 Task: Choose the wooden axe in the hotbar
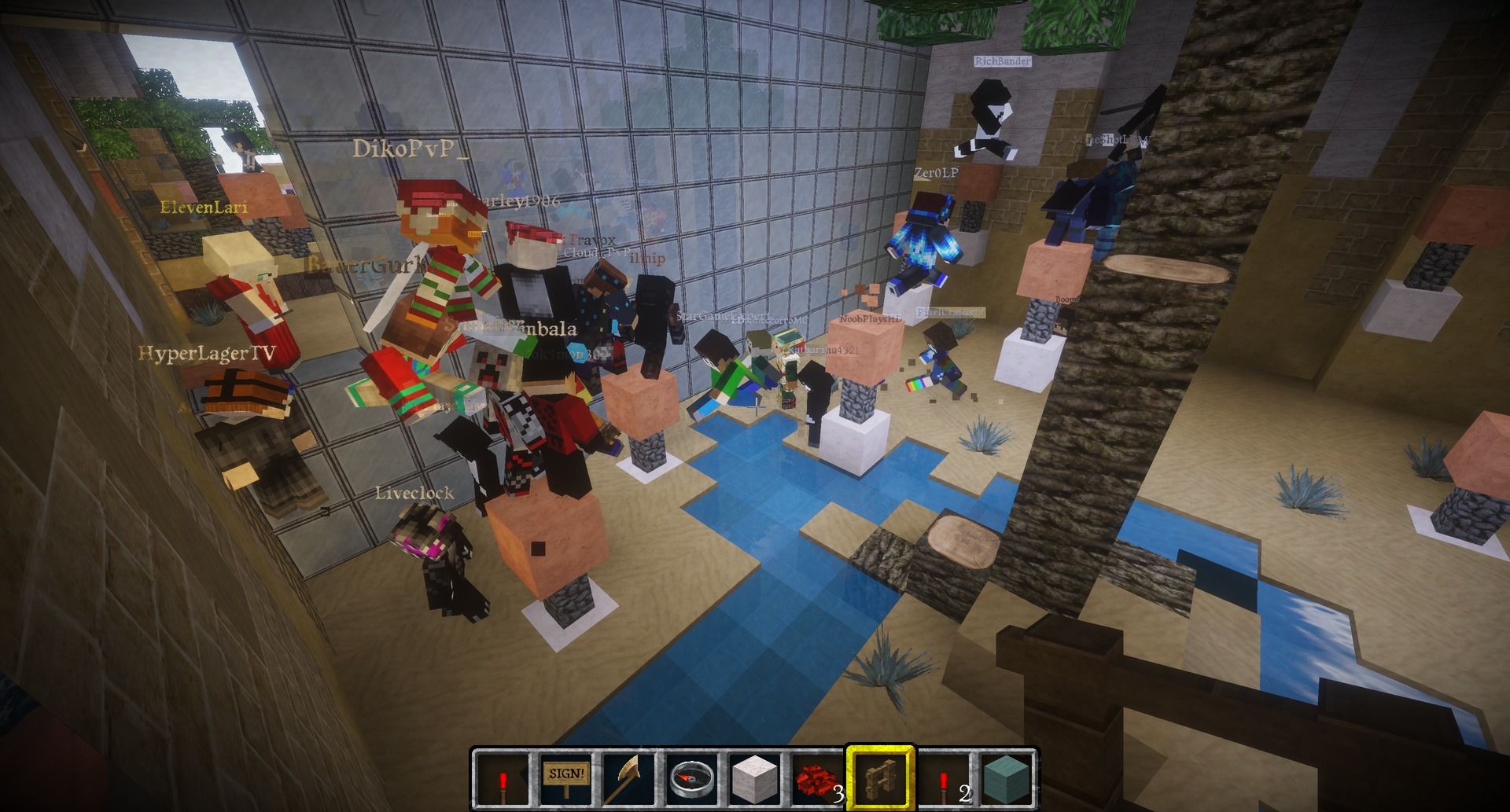[x=628, y=778]
